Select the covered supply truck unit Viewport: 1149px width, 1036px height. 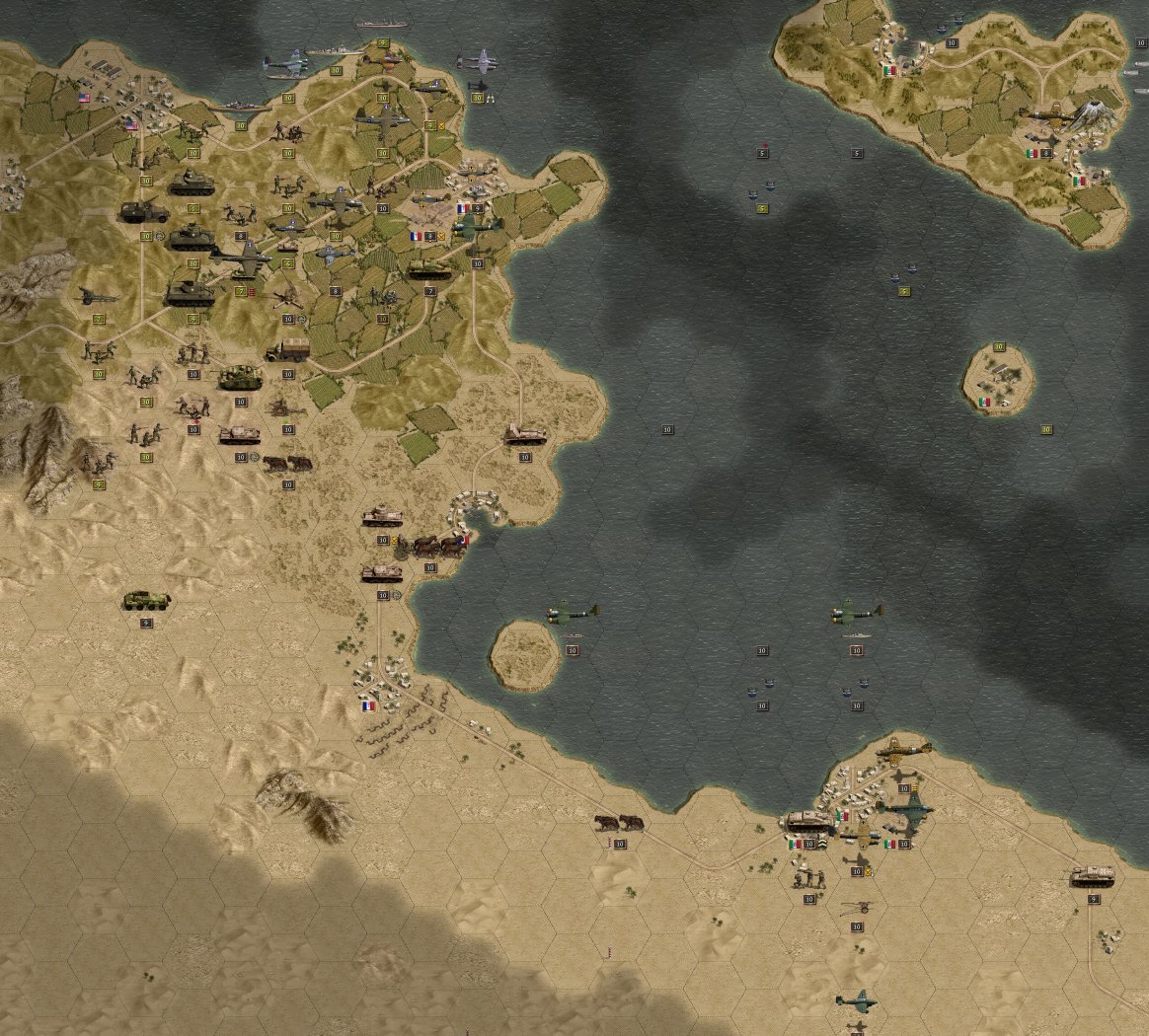click(x=287, y=350)
